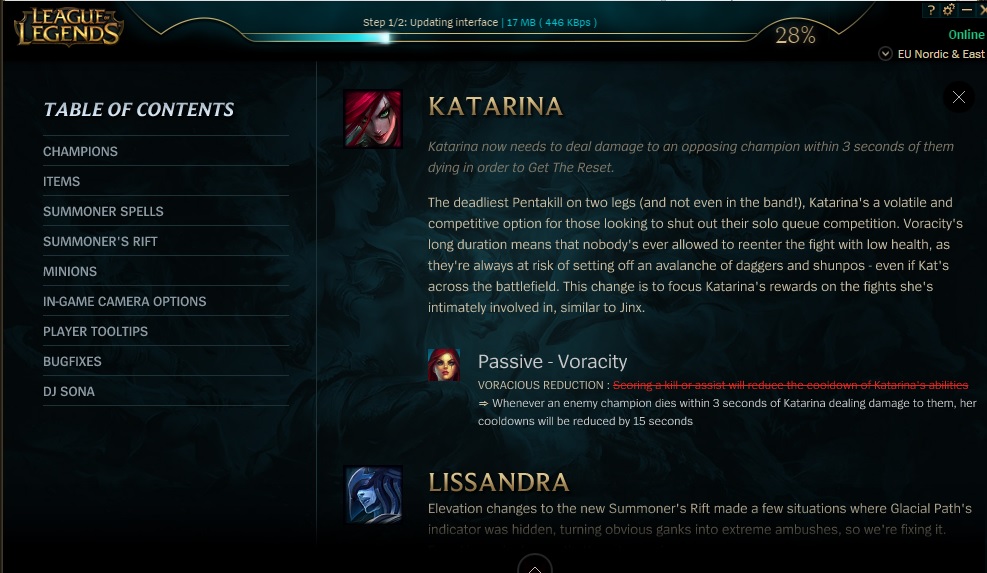Jump to the Items section
The height and width of the screenshot is (573, 987).
point(62,181)
